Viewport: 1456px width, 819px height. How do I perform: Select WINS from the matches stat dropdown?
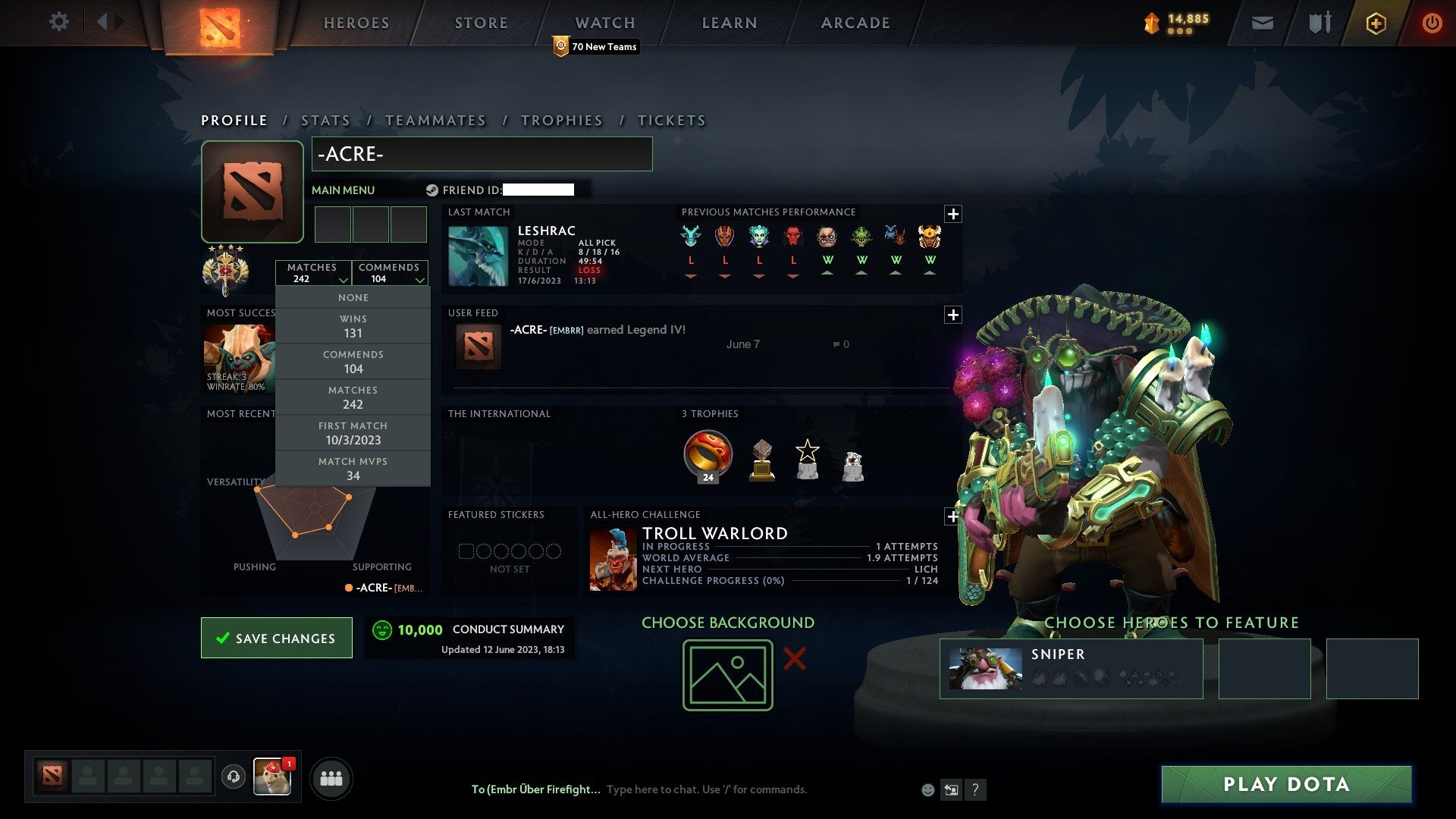click(x=353, y=326)
